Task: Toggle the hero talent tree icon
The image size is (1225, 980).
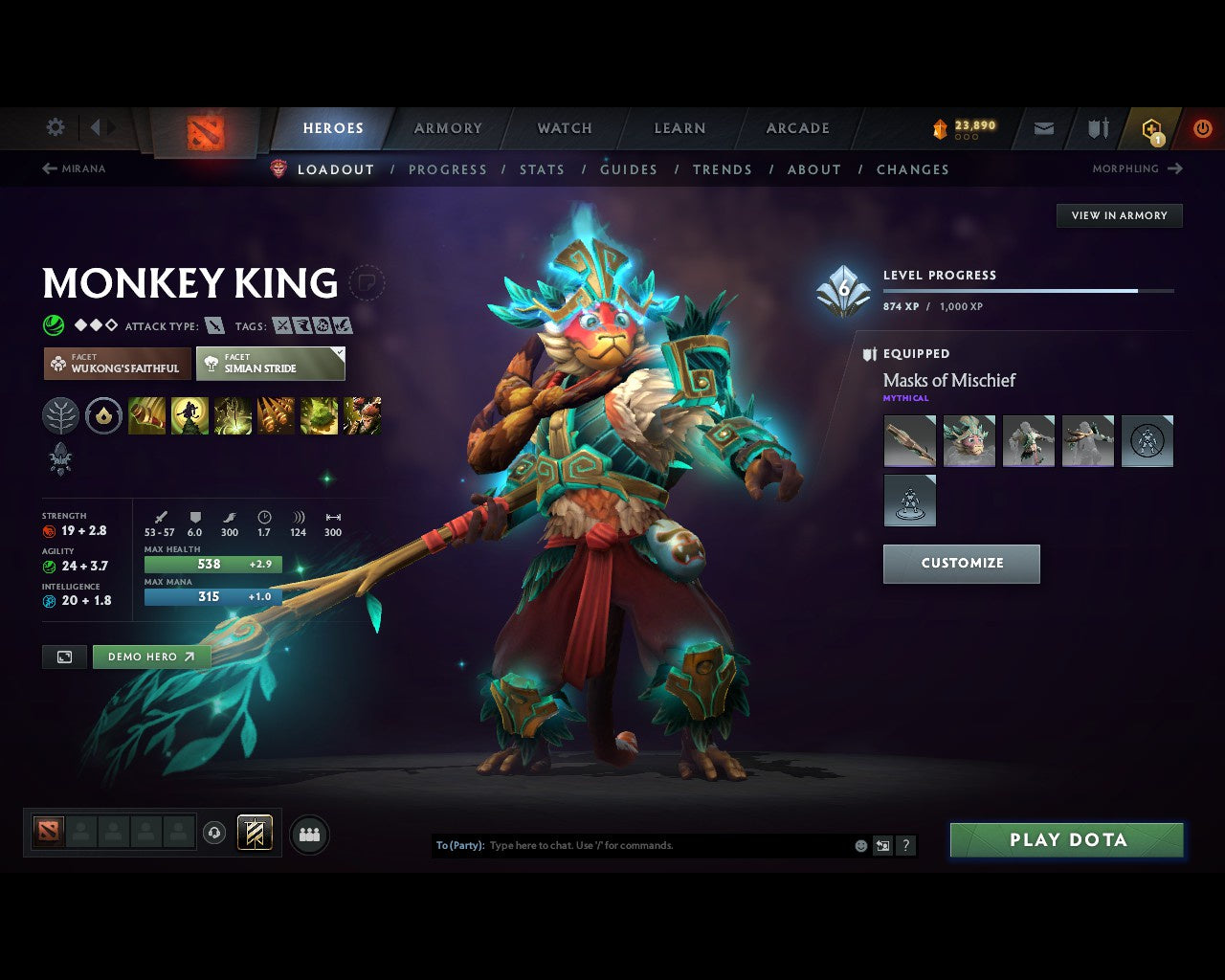Action: coord(60,415)
